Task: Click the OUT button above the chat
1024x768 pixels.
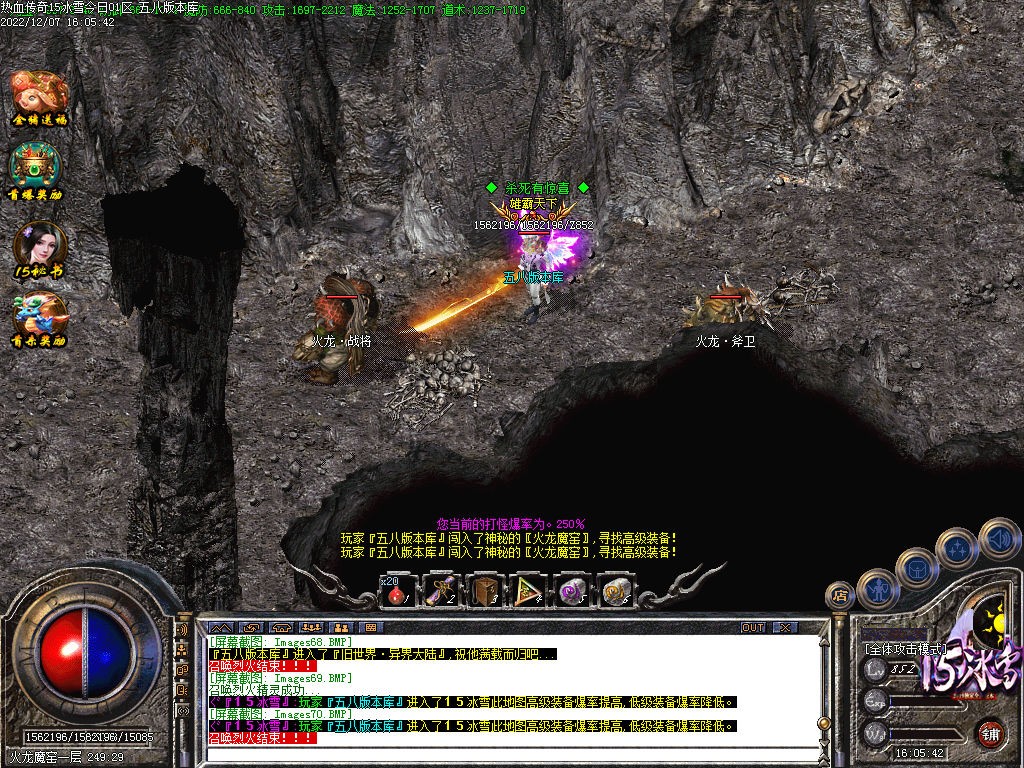Action: click(x=753, y=627)
